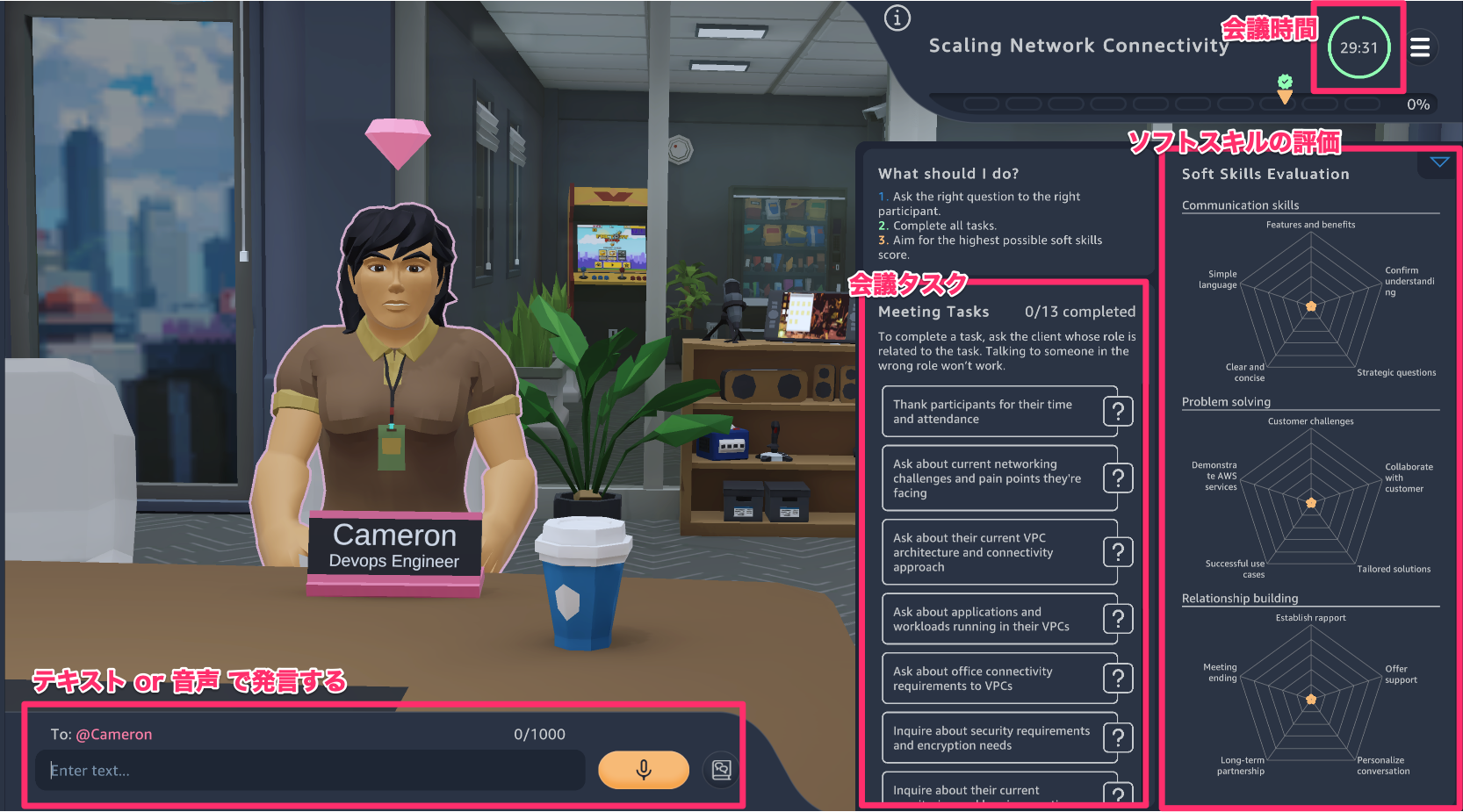Show help for Thank participants task
1463x812 pixels.
click(x=1118, y=412)
